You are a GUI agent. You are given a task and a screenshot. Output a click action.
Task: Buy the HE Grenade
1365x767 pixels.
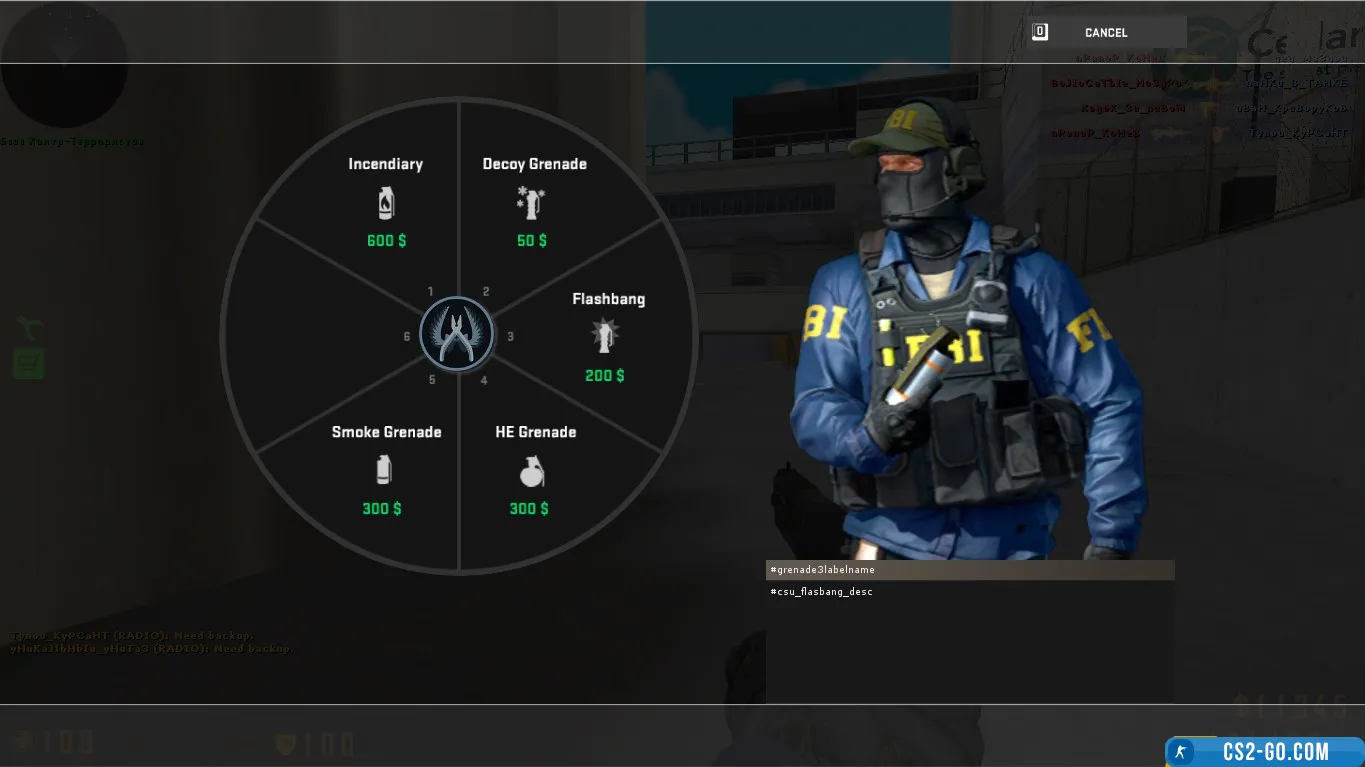(534, 470)
